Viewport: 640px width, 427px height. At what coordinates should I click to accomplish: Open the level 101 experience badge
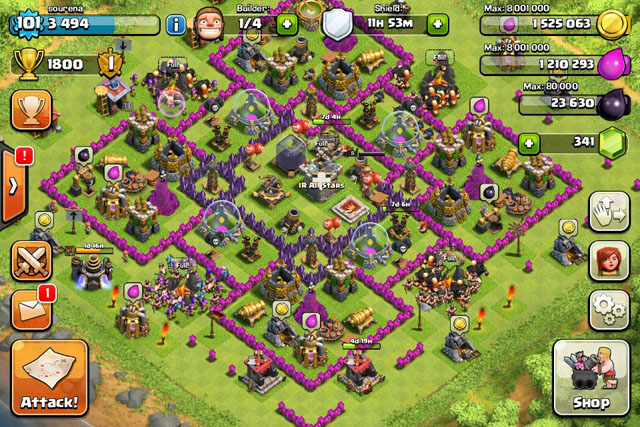coord(26,21)
